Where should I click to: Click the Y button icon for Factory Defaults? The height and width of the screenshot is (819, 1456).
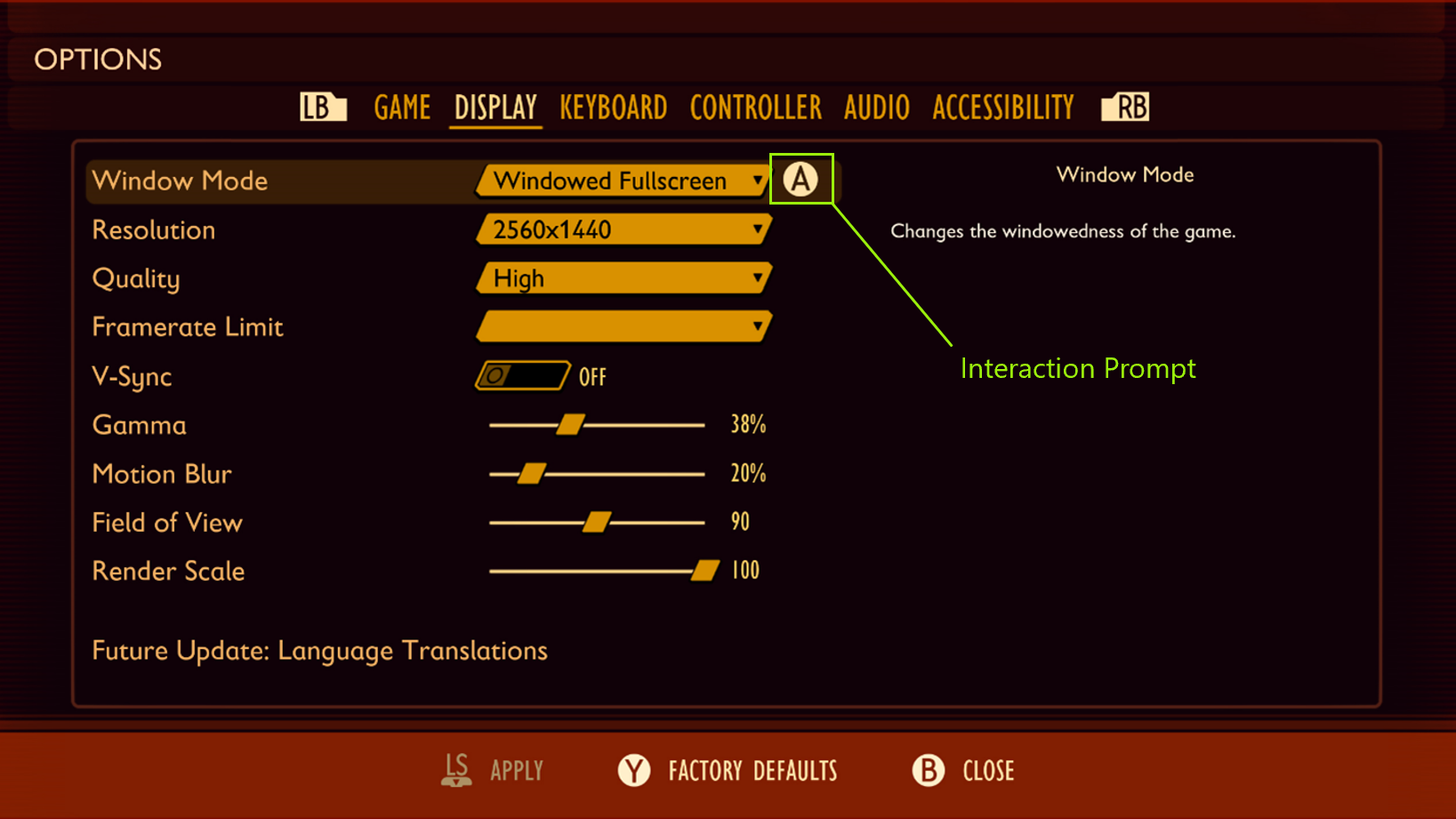(x=634, y=771)
